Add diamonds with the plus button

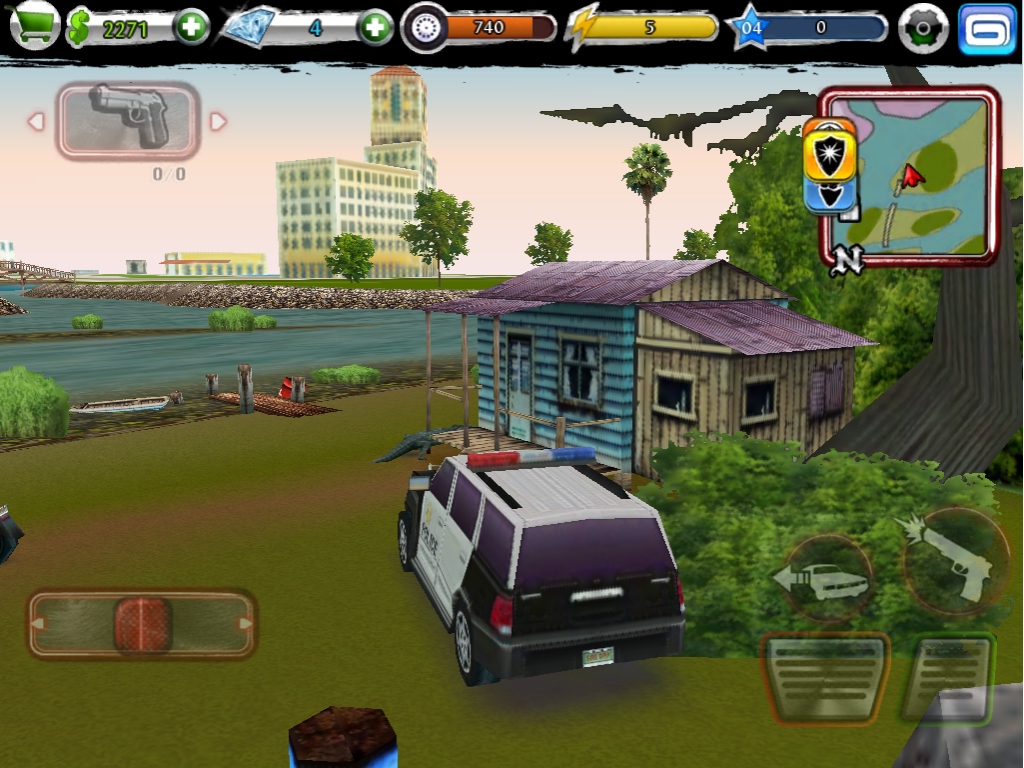375,27
